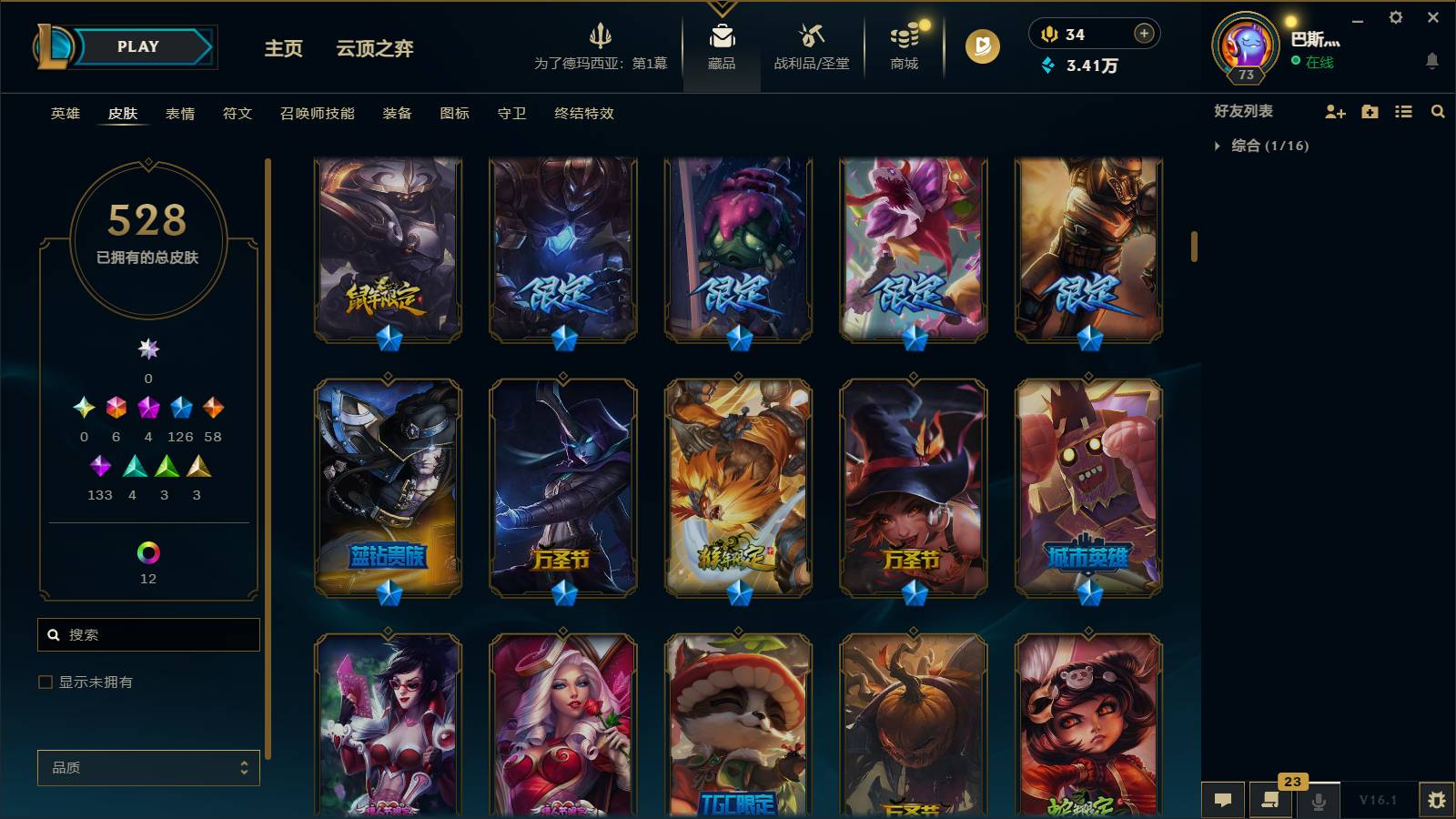Open the chat message bubble icon

(x=1222, y=801)
